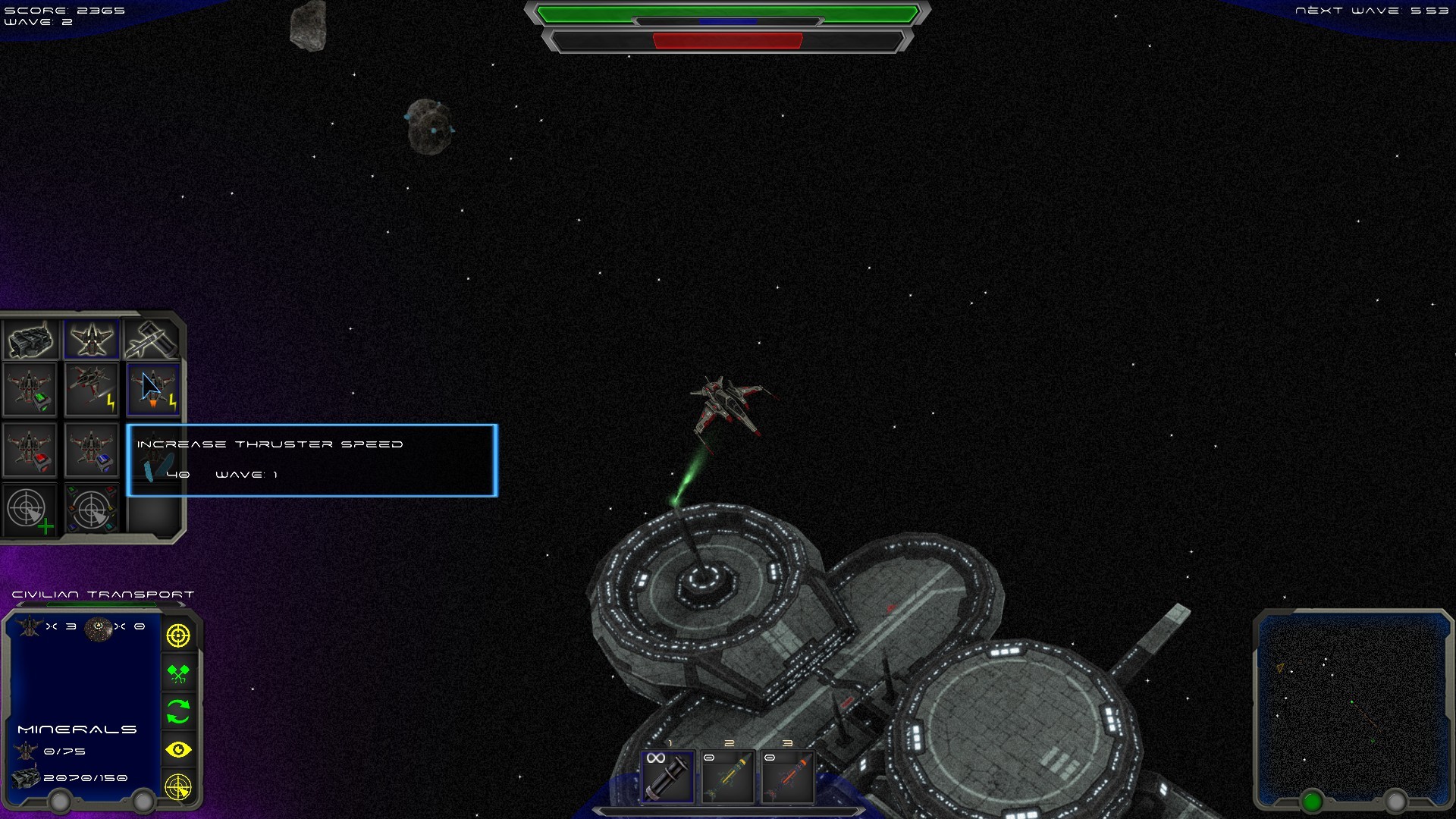Image resolution: width=1456 pixels, height=819 pixels.
Task: Enable the eye patrol watch mode
Action: pos(177,748)
